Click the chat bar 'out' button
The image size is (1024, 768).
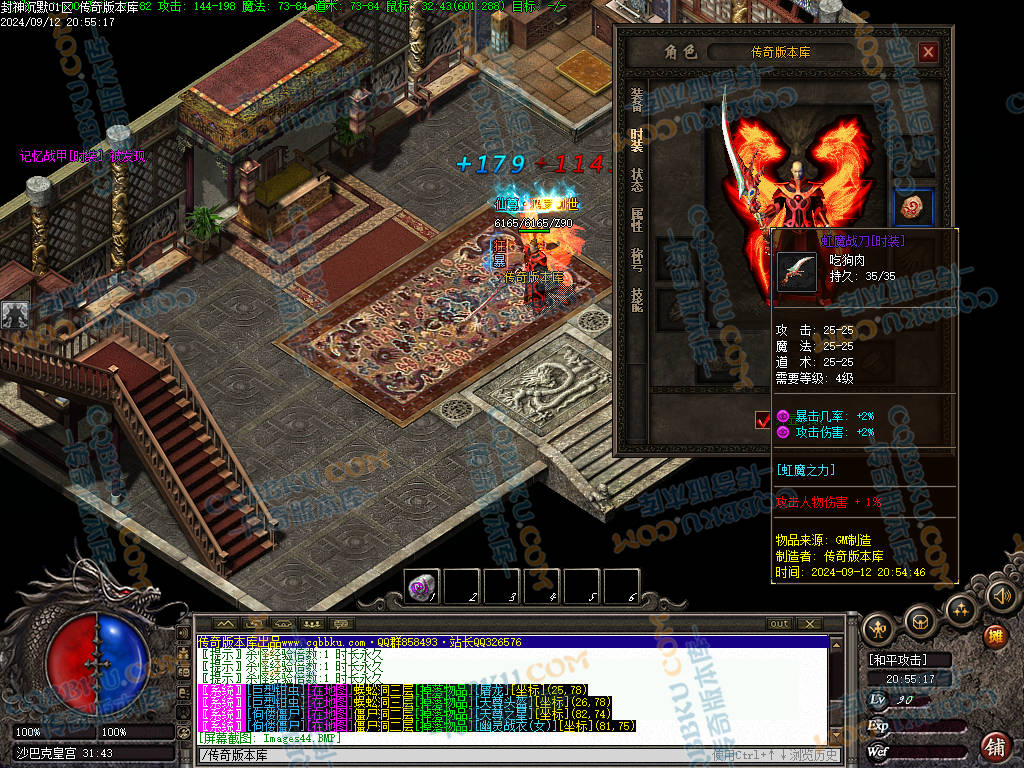tap(780, 624)
